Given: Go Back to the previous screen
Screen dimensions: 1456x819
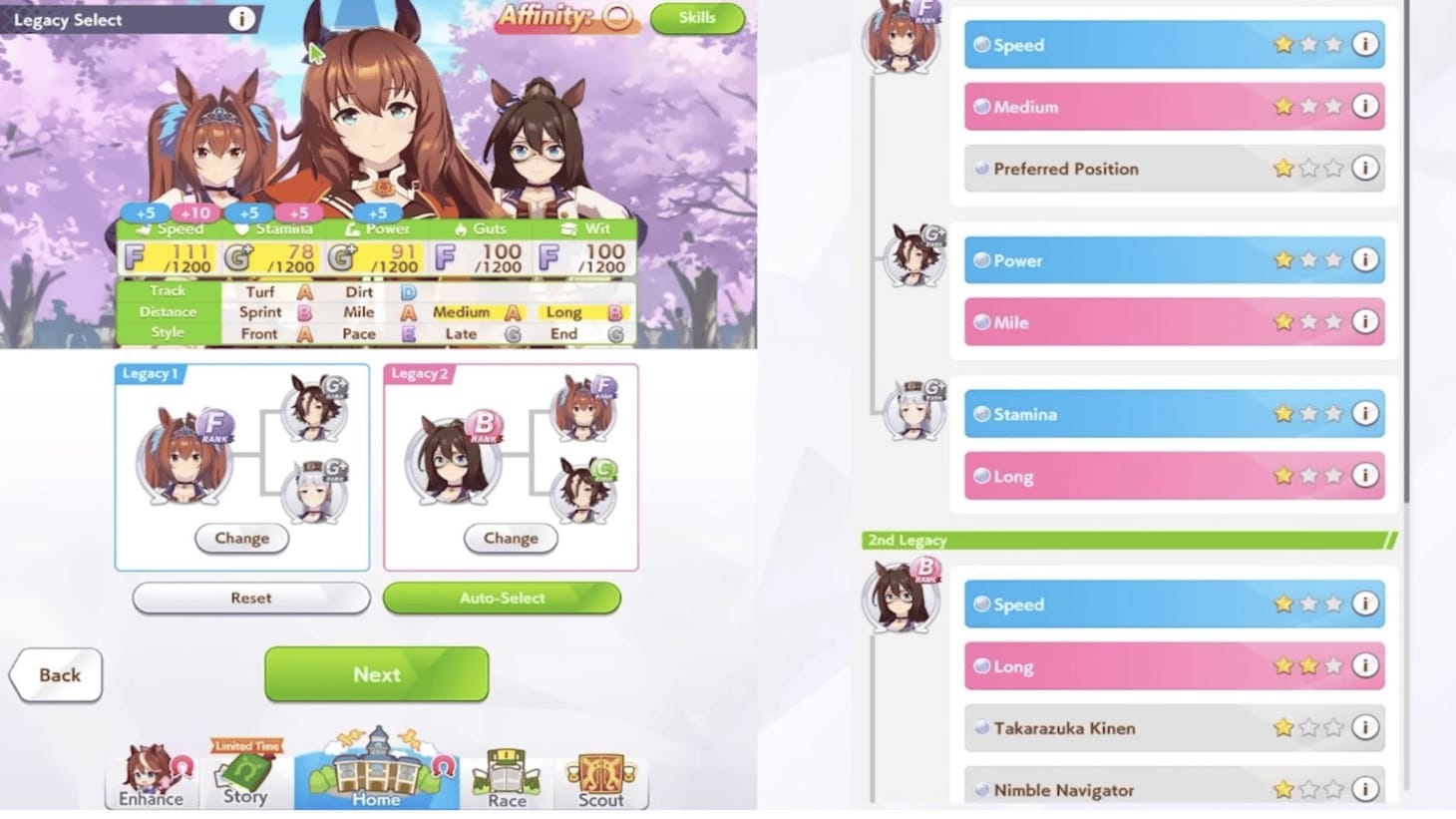Looking at the screenshot, I should [56, 674].
